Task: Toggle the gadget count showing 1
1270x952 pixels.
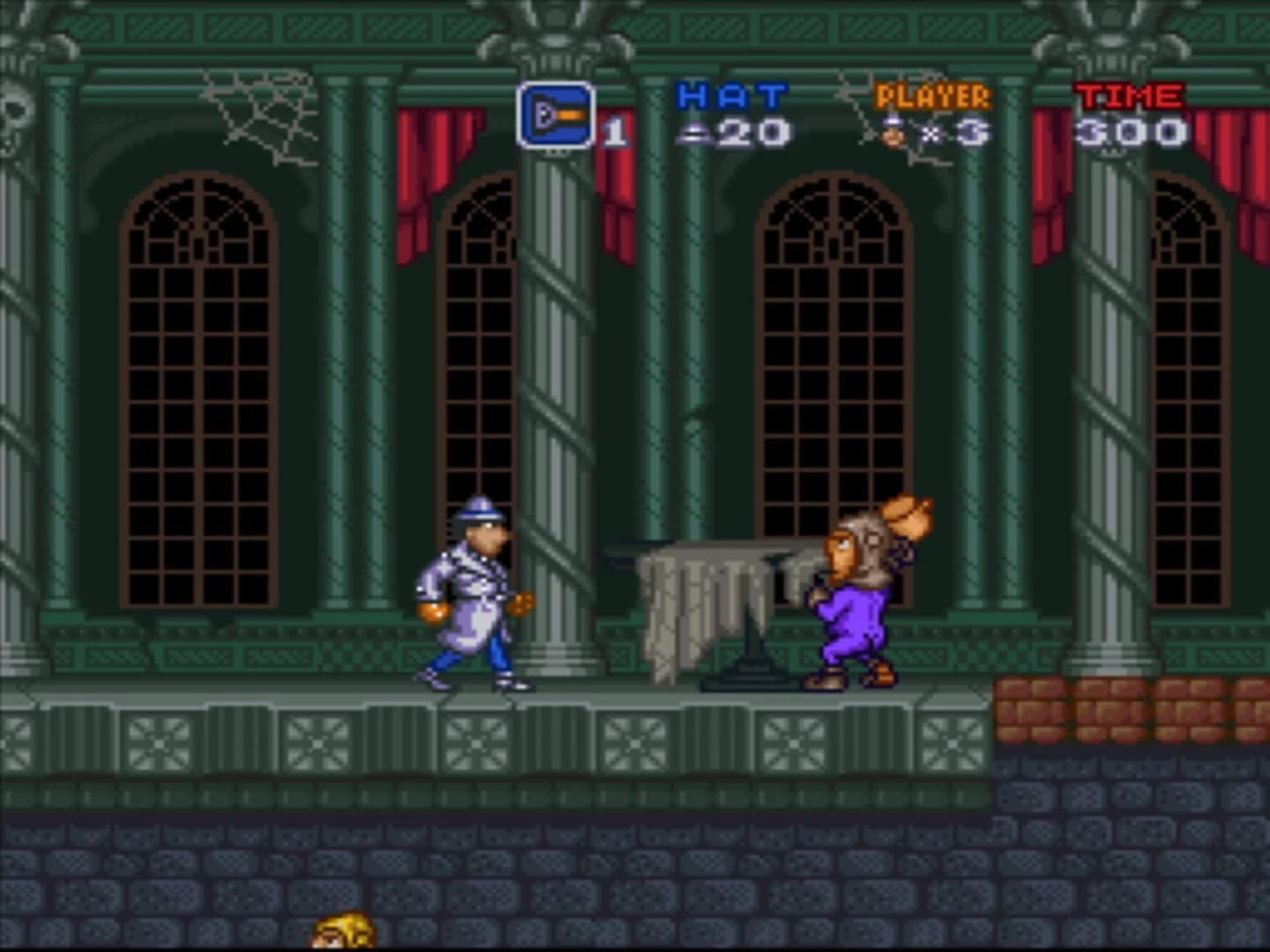Action: (x=616, y=130)
